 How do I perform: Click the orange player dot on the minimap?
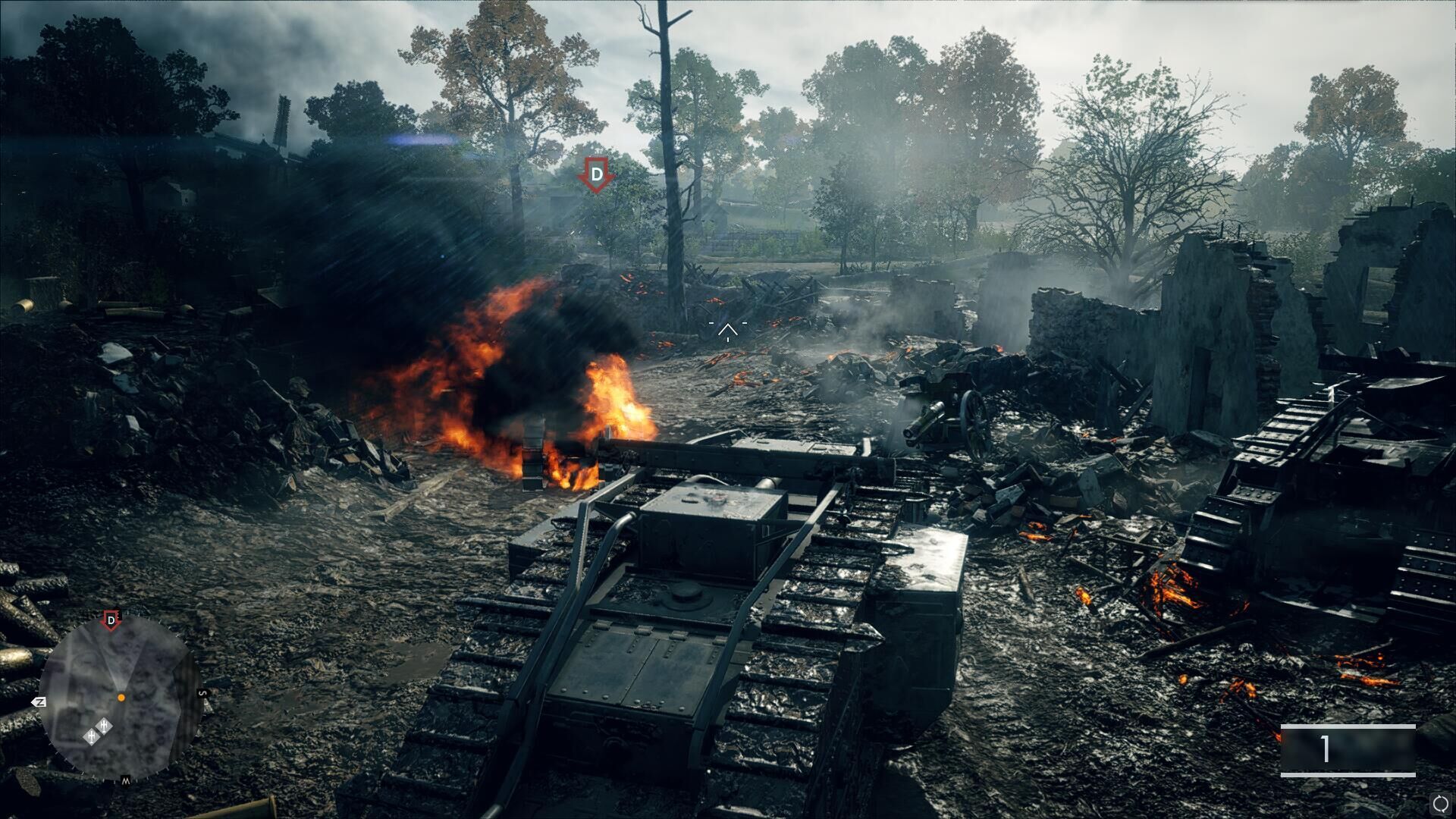click(121, 697)
